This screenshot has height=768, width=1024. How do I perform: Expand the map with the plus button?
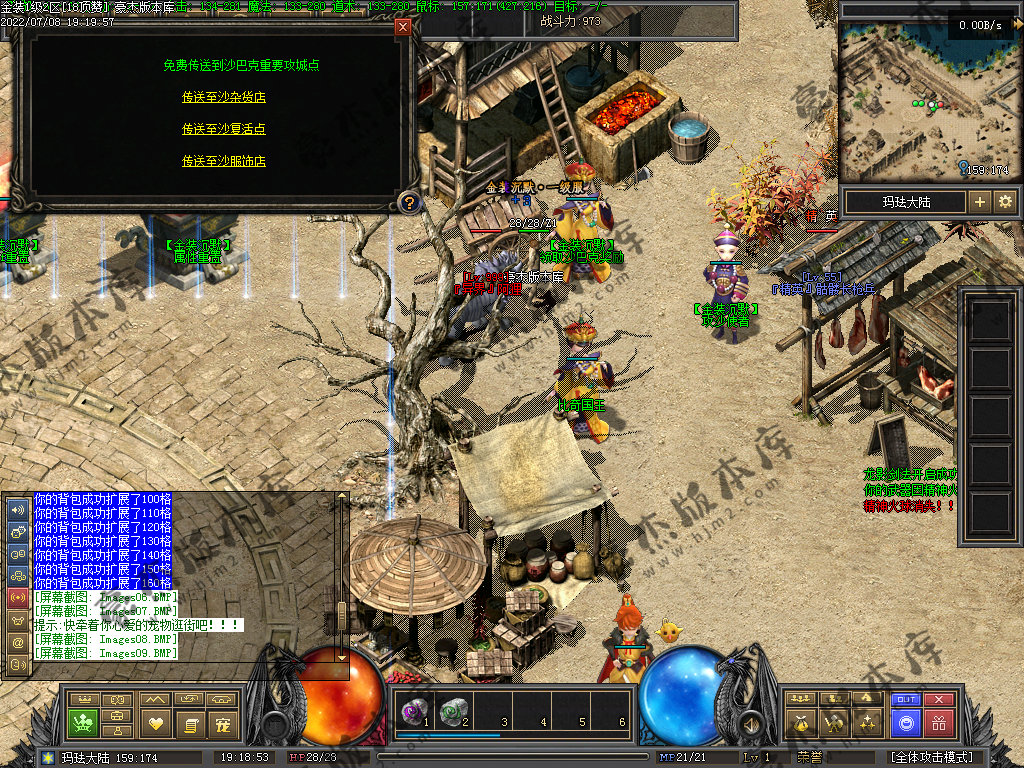coord(980,202)
